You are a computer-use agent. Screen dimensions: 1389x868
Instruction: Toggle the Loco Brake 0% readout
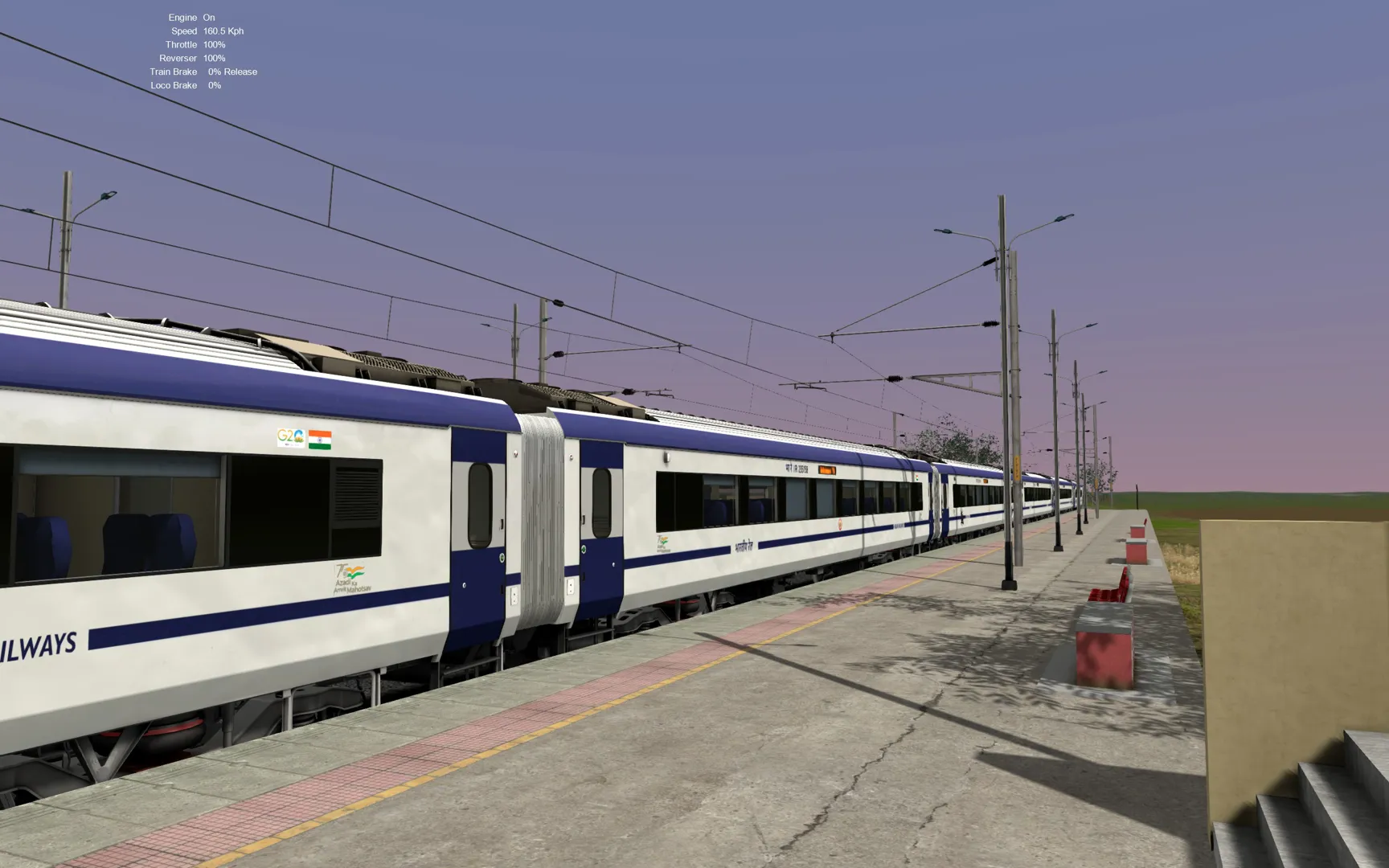tap(189, 84)
